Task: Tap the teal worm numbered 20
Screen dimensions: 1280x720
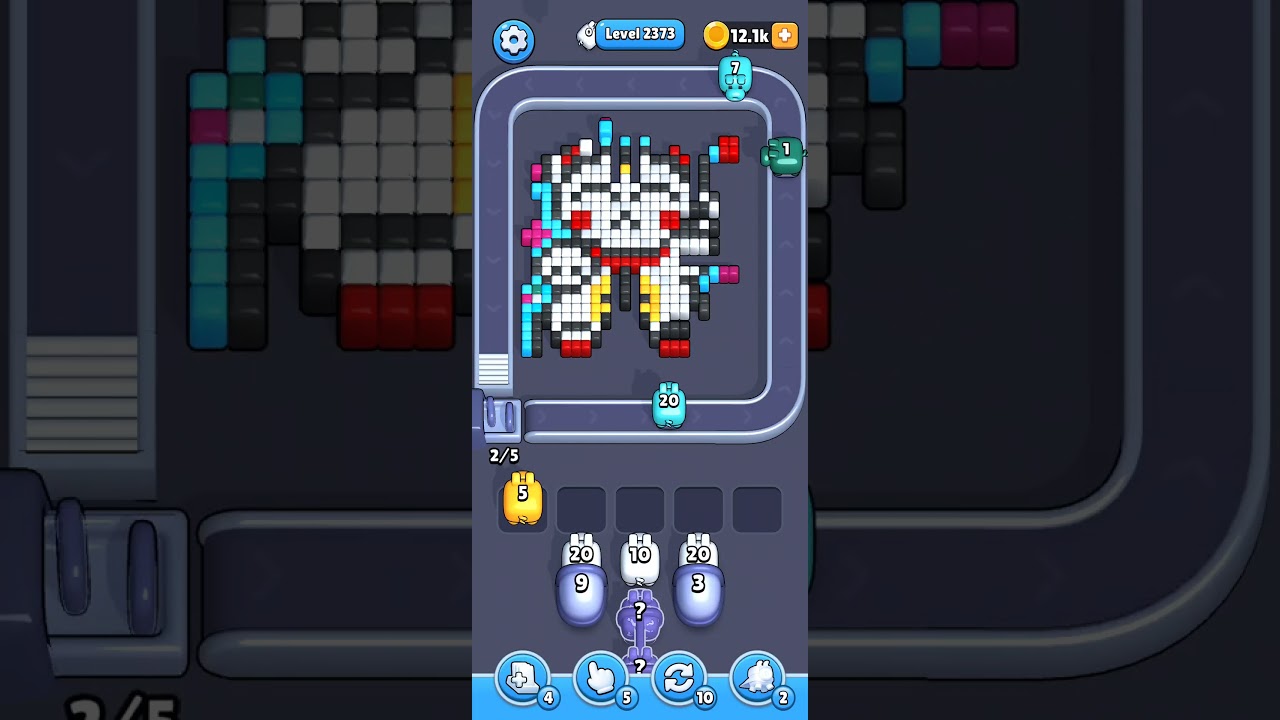Action: [x=670, y=404]
